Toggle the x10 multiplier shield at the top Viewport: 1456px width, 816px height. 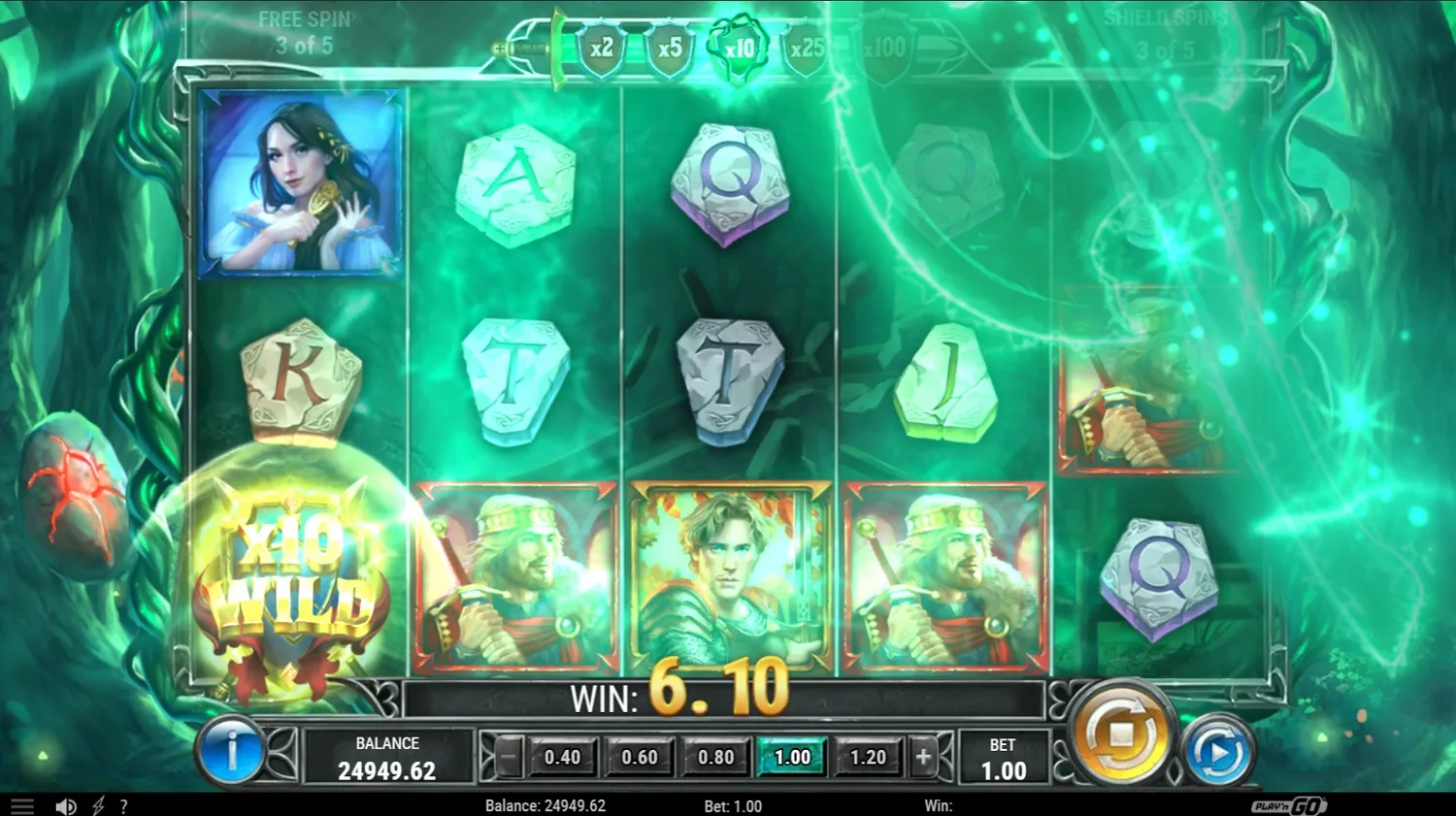[739, 45]
